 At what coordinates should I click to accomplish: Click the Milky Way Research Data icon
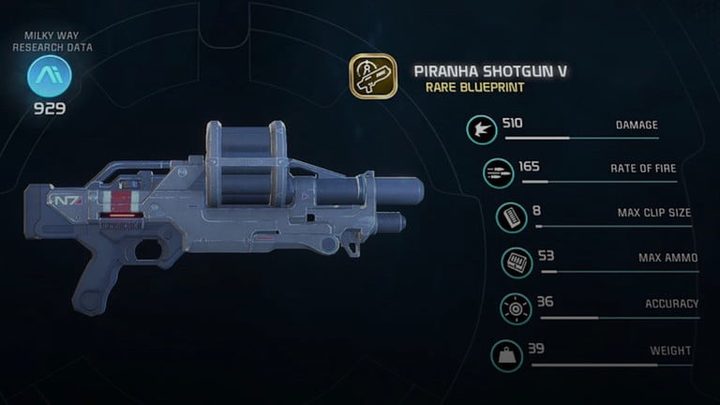click(44, 75)
